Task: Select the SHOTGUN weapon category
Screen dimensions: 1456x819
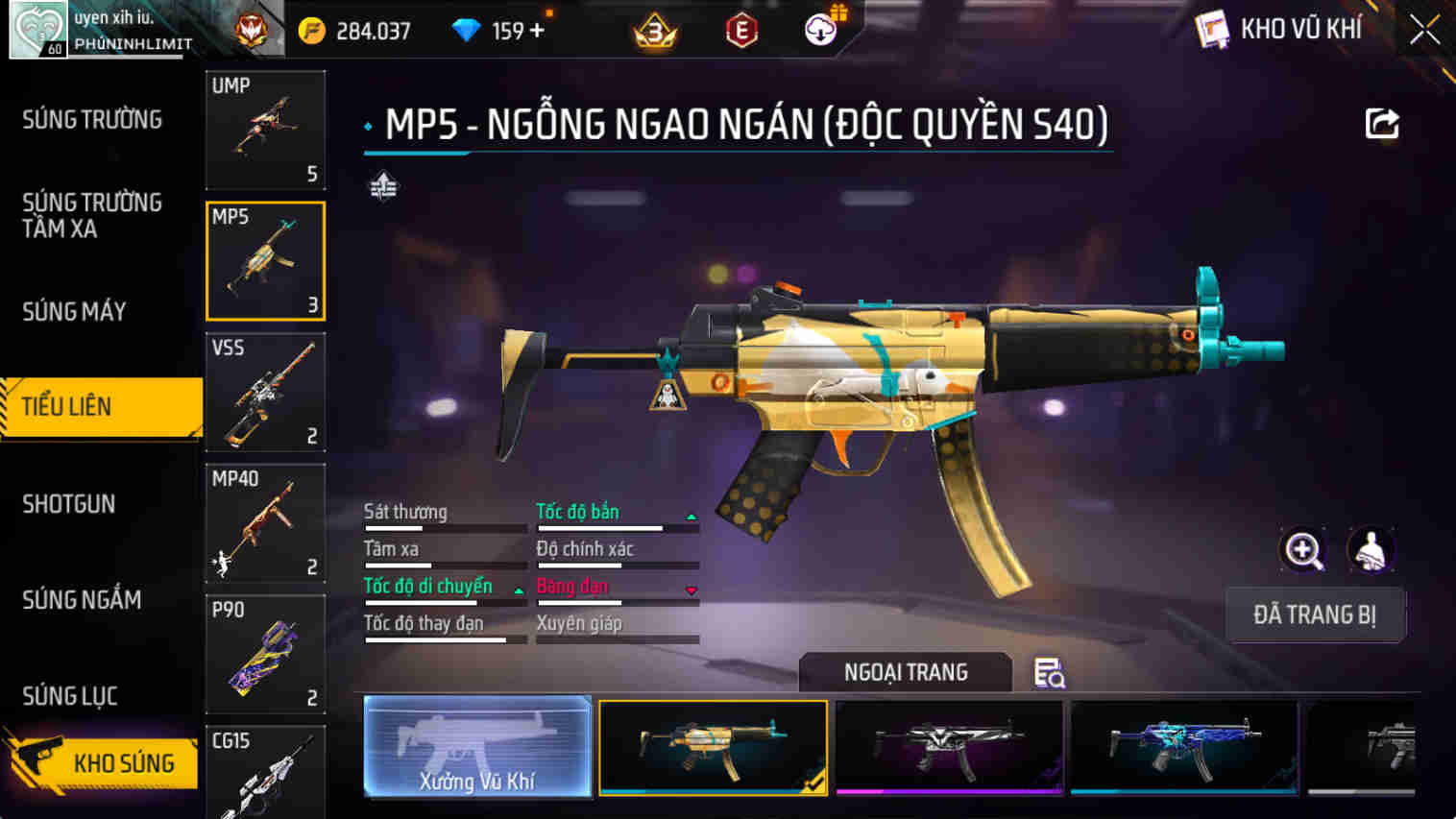Action: [x=68, y=503]
